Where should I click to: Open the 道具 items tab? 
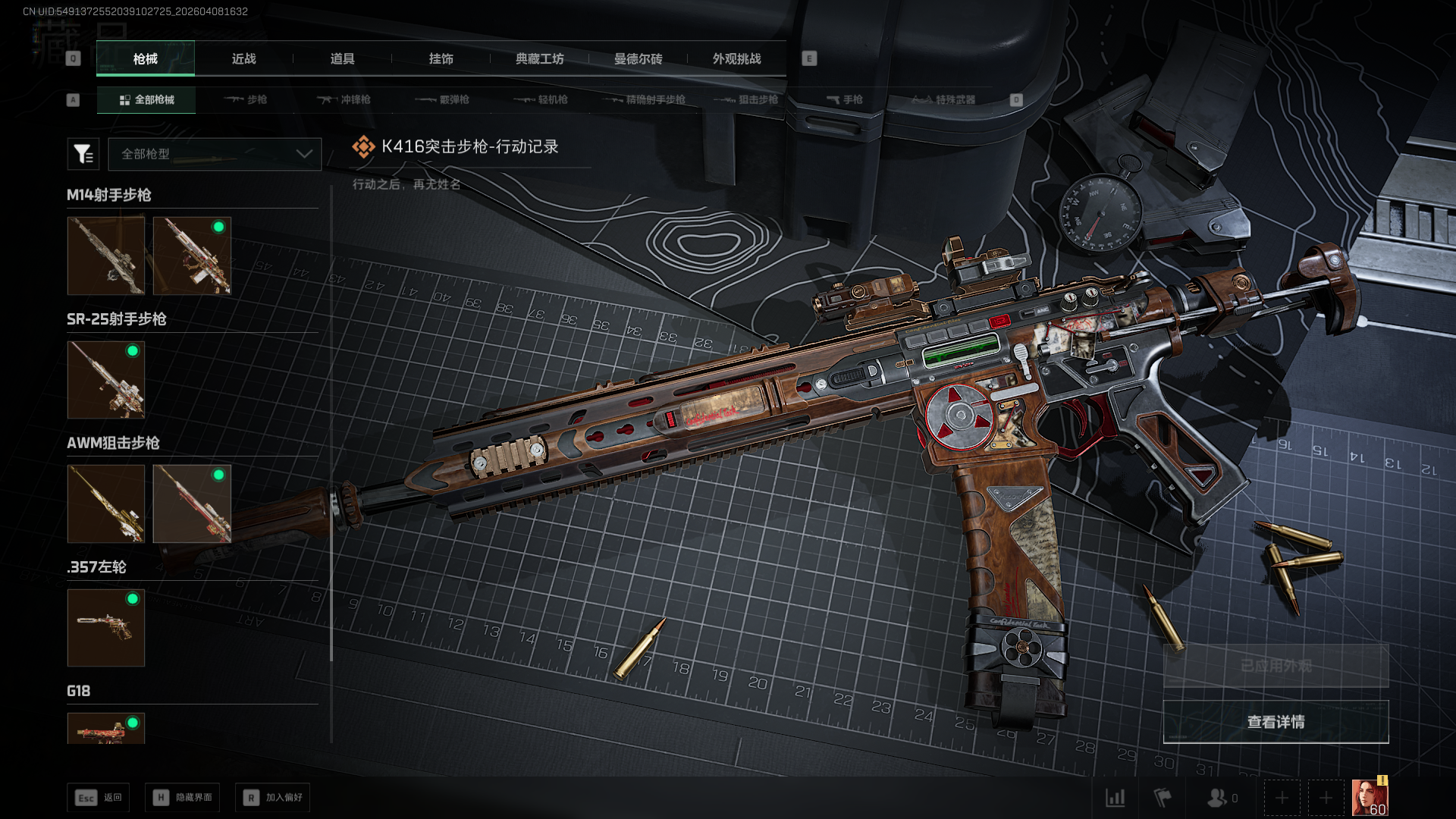[x=342, y=58]
